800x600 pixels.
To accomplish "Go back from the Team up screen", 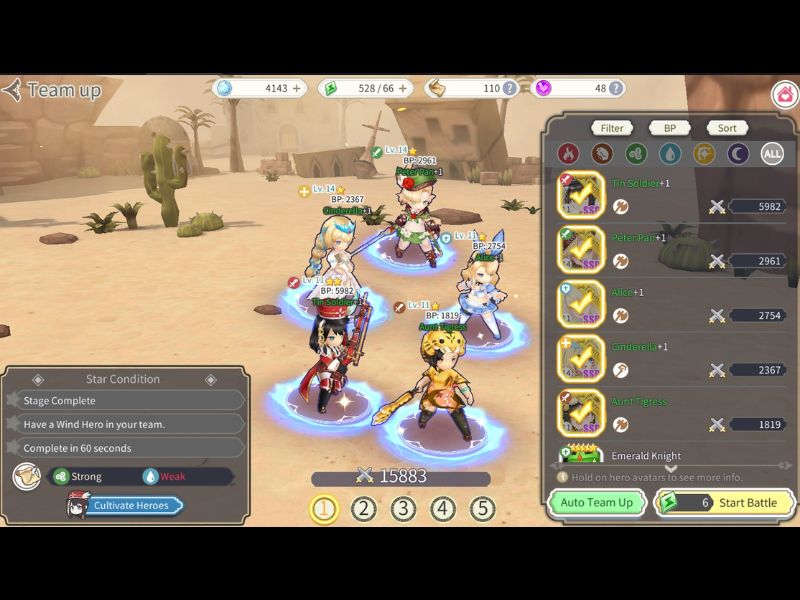I will (x=14, y=90).
